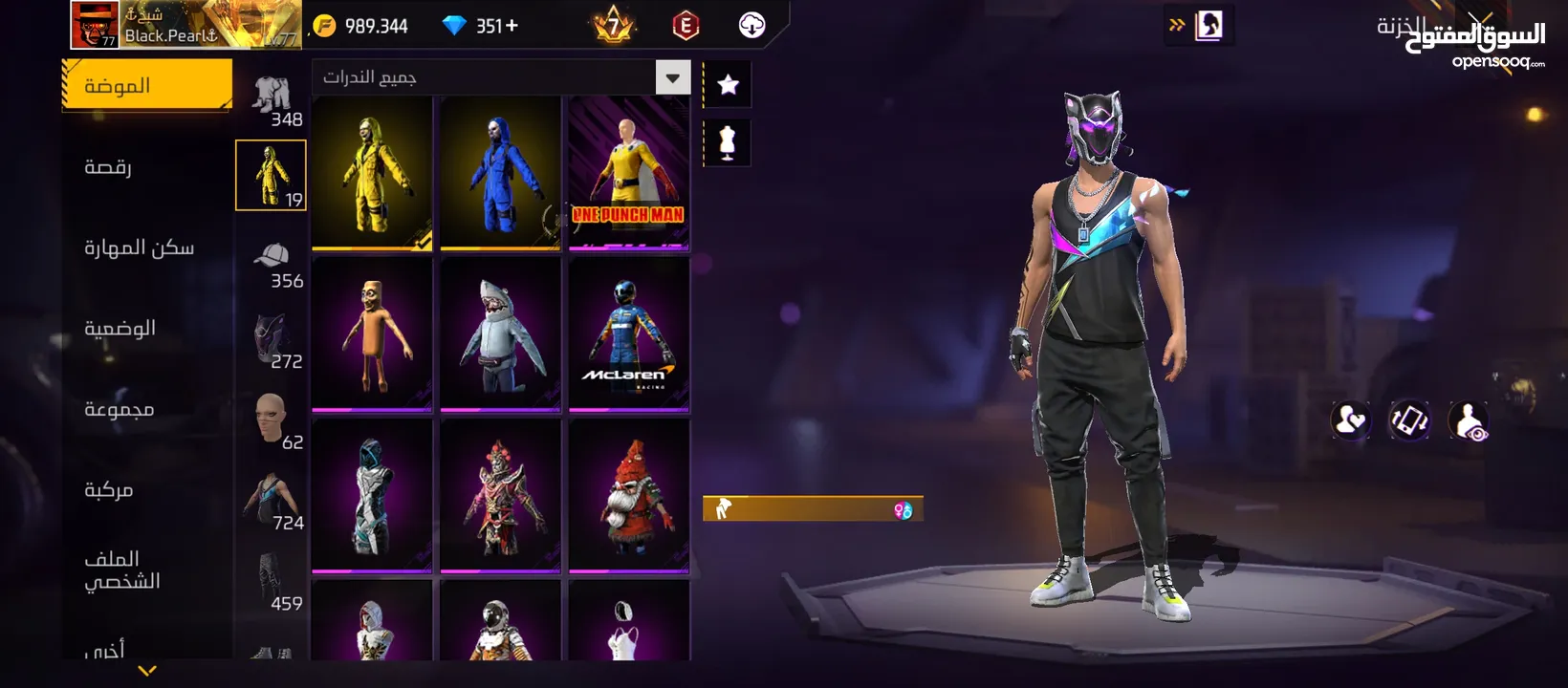Show favorites with the star button
Screen dimensions: 1568x688
point(728,85)
